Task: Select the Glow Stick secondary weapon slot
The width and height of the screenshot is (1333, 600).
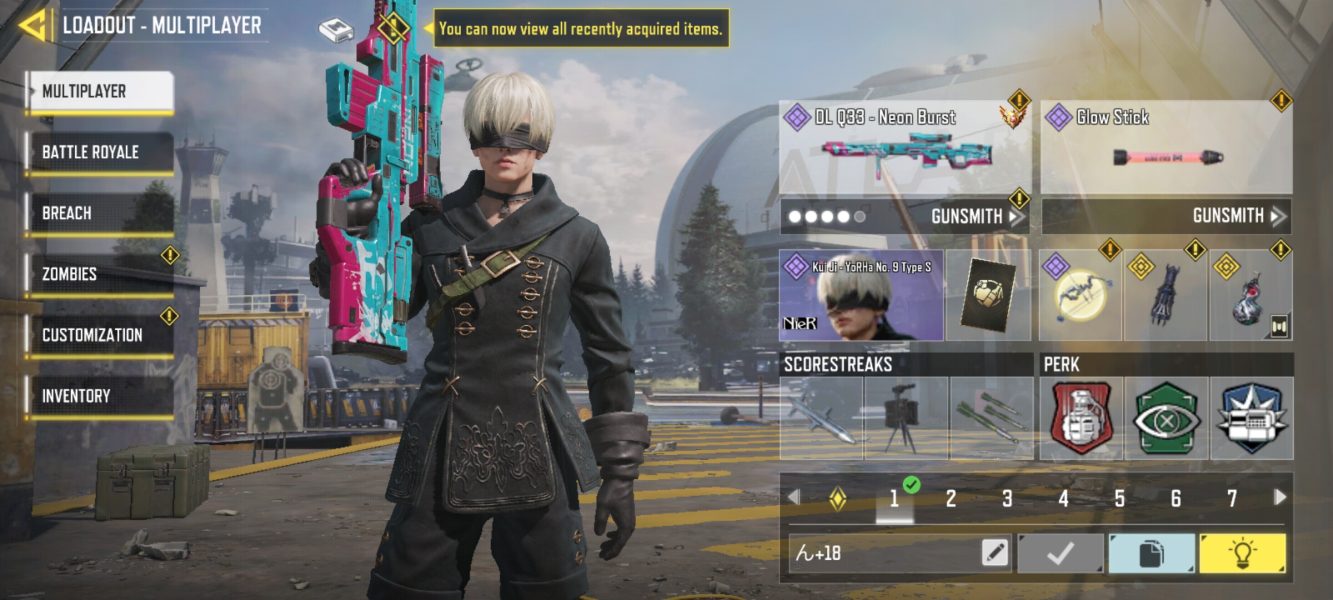Action: point(1166,148)
